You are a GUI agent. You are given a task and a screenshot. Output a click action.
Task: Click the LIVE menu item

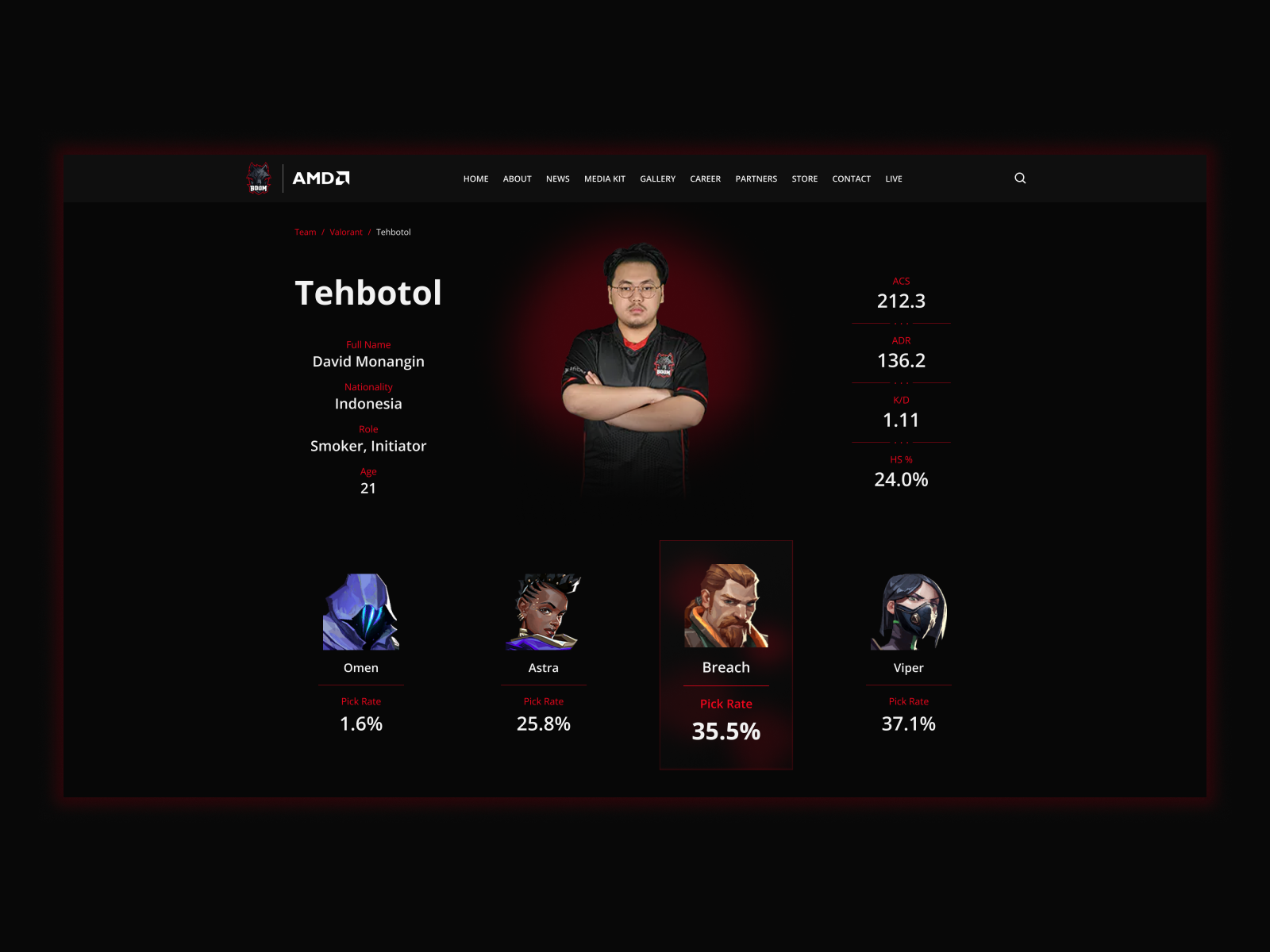coord(893,178)
